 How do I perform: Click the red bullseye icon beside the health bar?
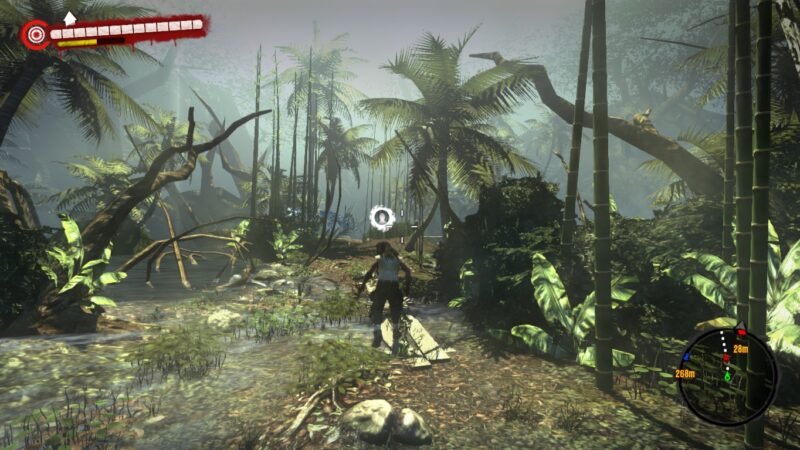[x=37, y=34]
